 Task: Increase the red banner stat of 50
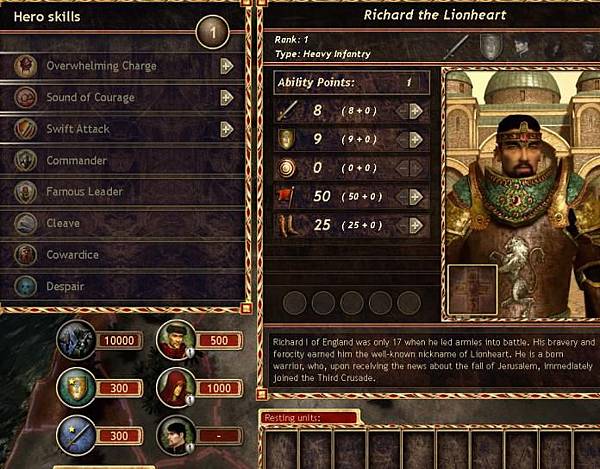pyautogui.click(x=416, y=197)
